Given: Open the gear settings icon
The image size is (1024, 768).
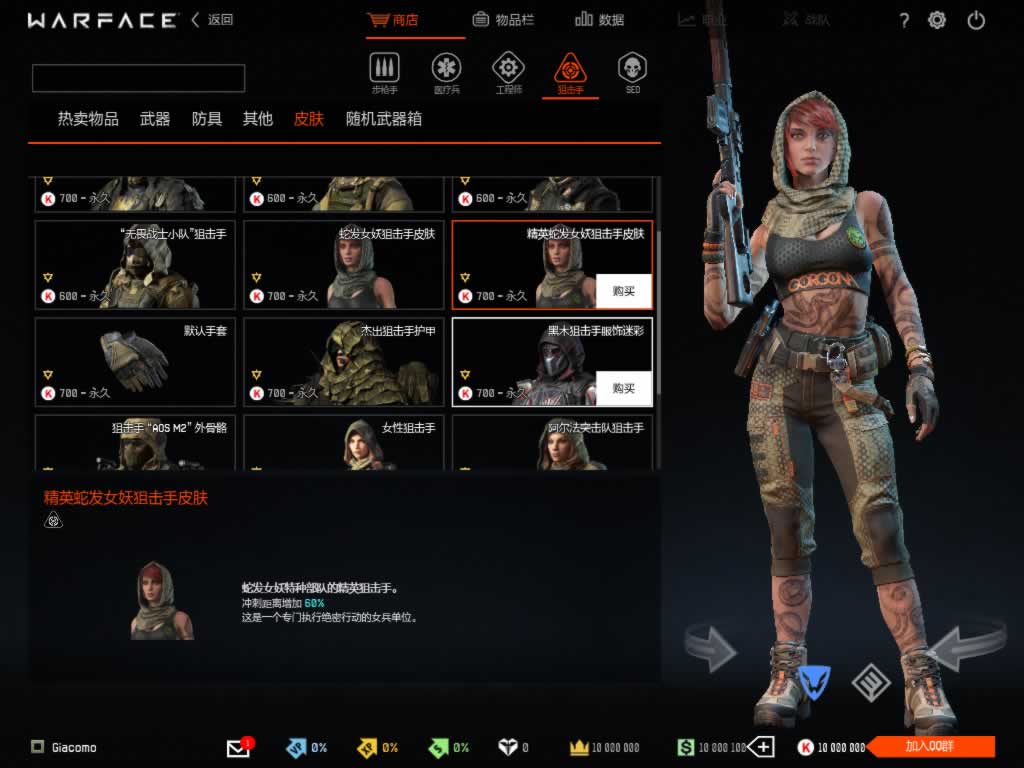Looking at the screenshot, I should 937,20.
